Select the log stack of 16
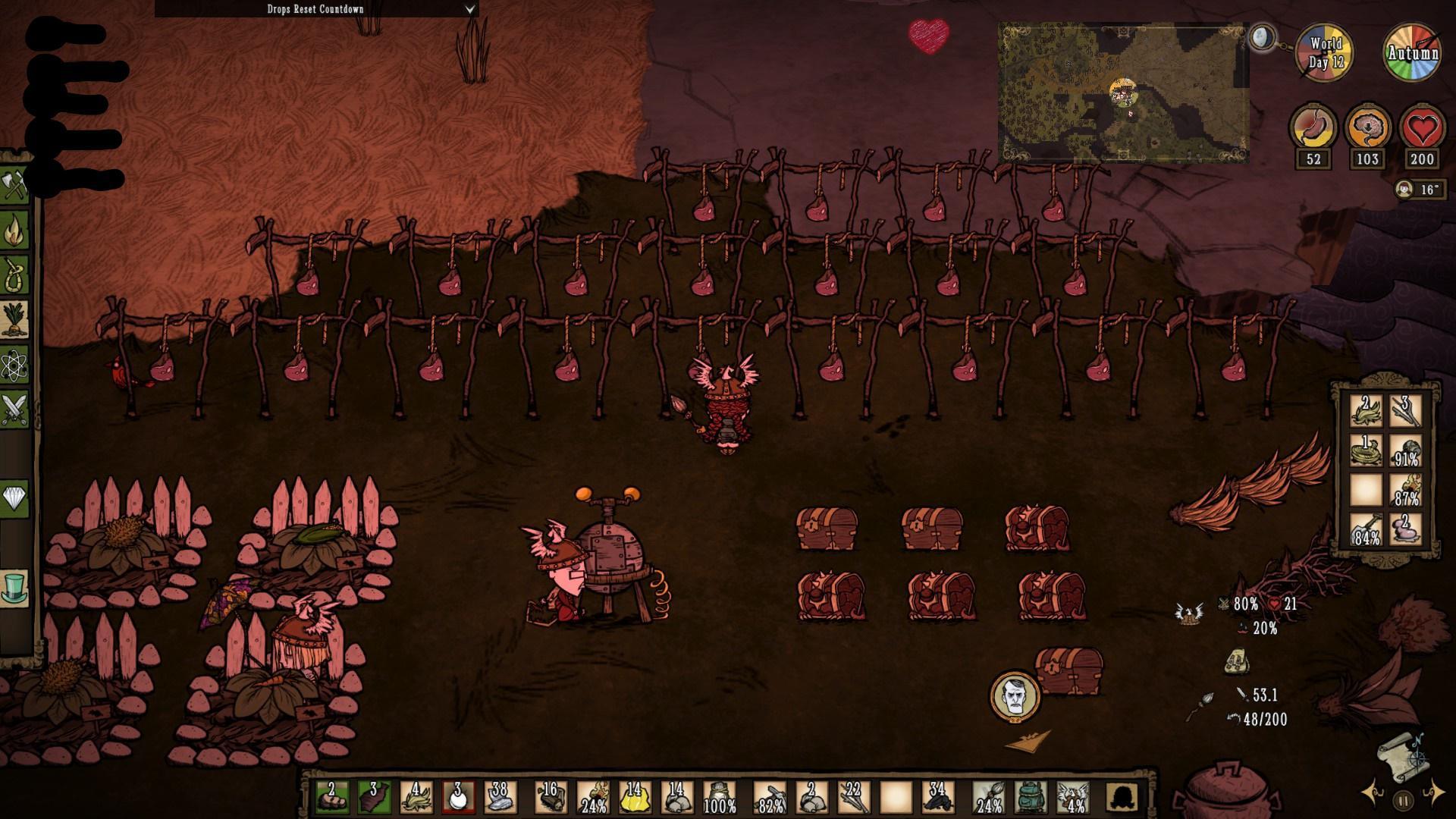The height and width of the screenshot is (819, 1456). click(550, 797)
